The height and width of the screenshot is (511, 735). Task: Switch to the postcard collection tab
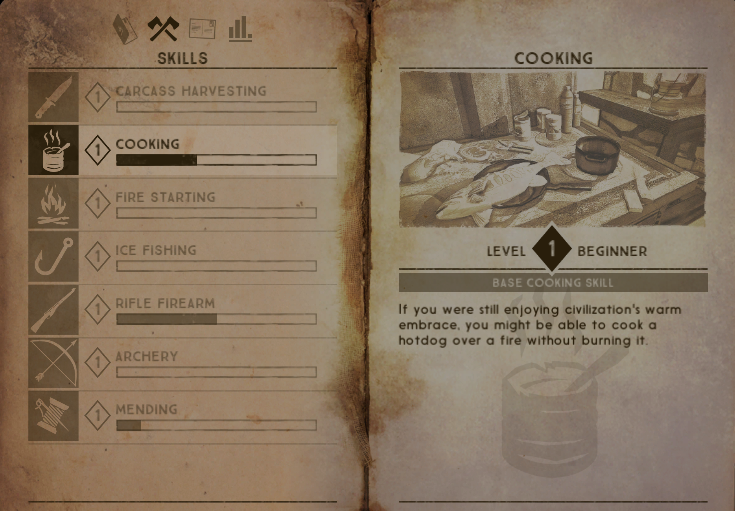201,29
